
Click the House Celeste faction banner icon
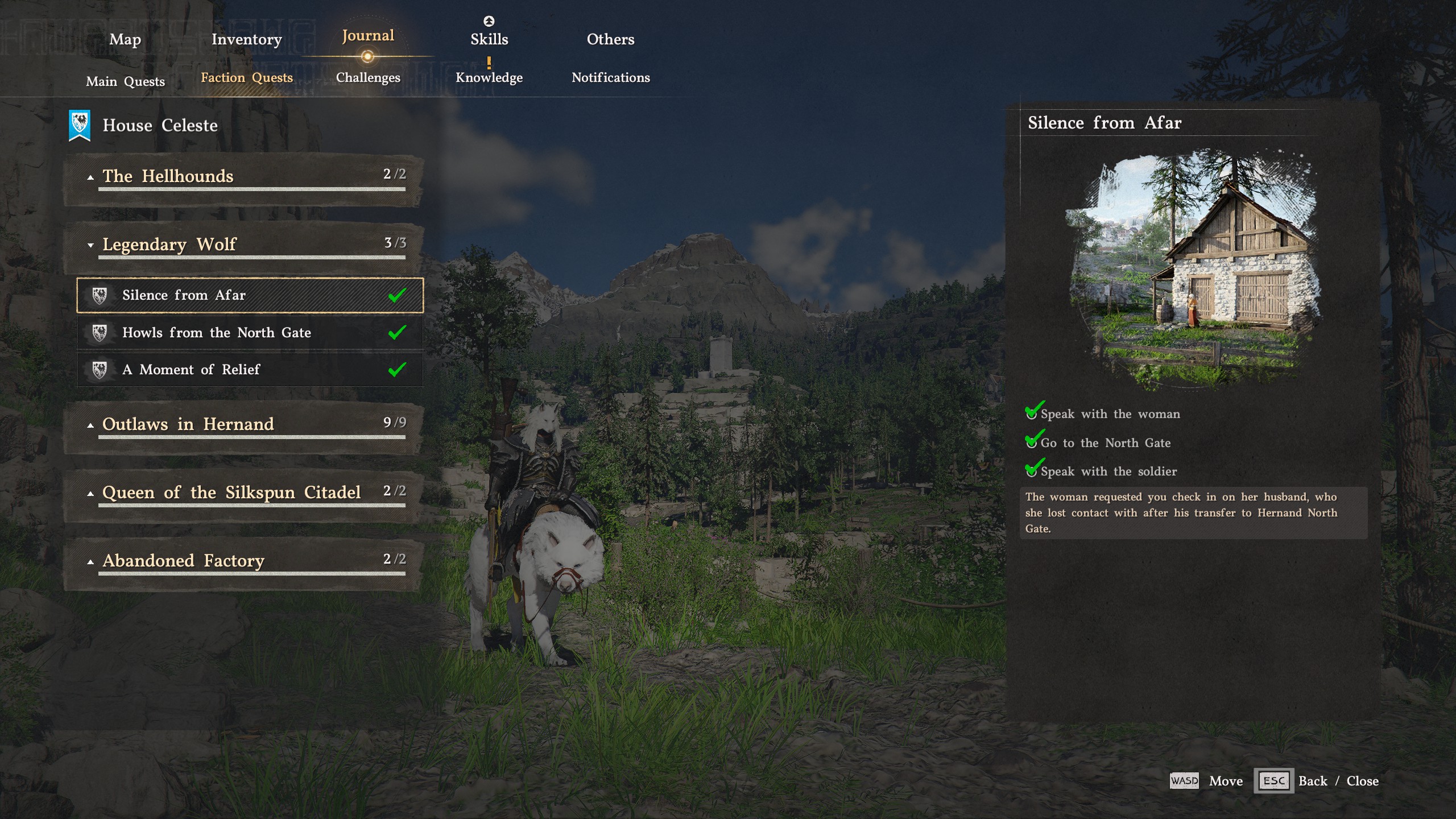(80, 123)
